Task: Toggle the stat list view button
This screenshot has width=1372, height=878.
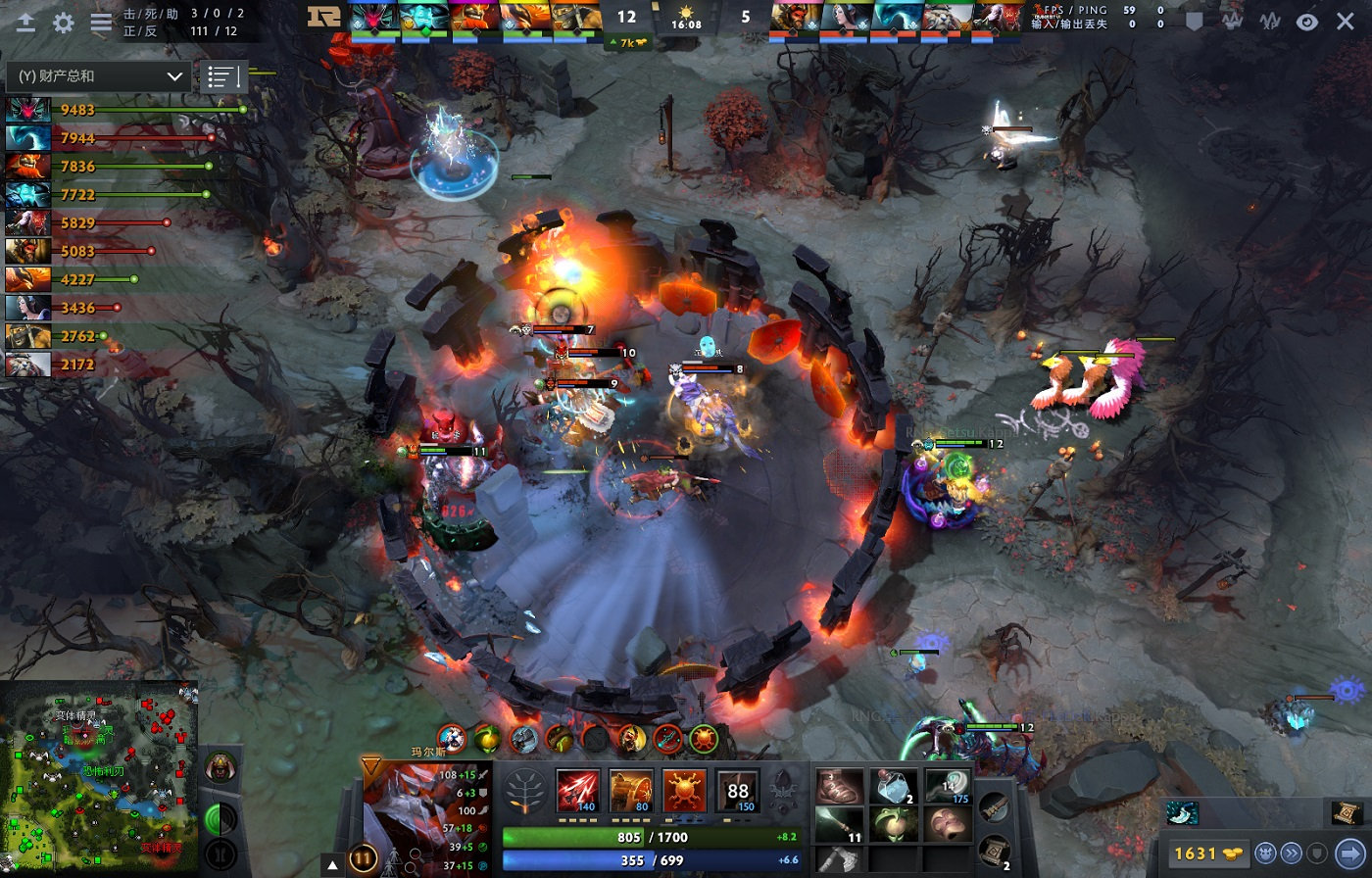Action: click(x=222, y=76)
